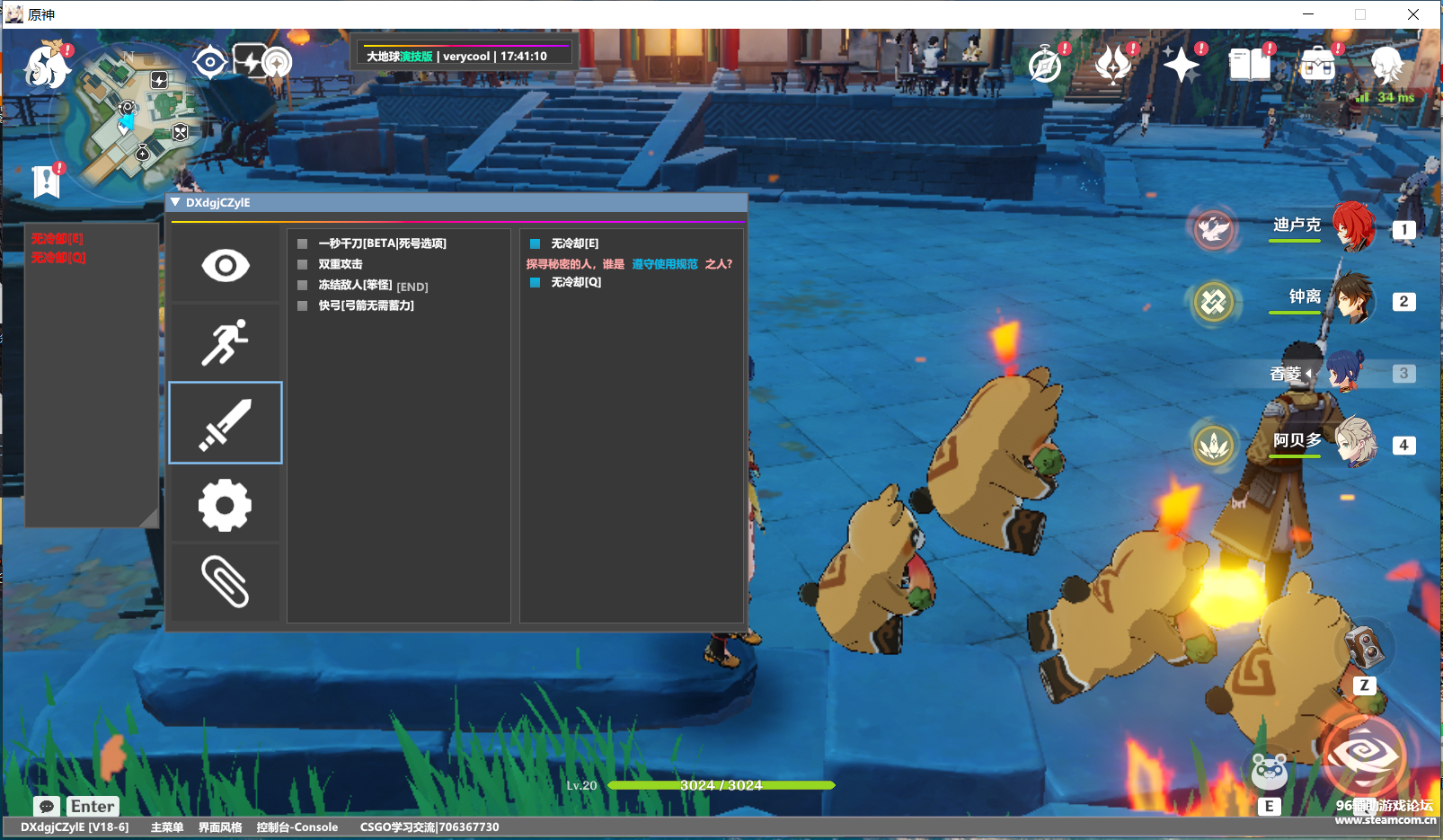Close the 原神 game window

pyautogui.click(x=1413, y=14)
